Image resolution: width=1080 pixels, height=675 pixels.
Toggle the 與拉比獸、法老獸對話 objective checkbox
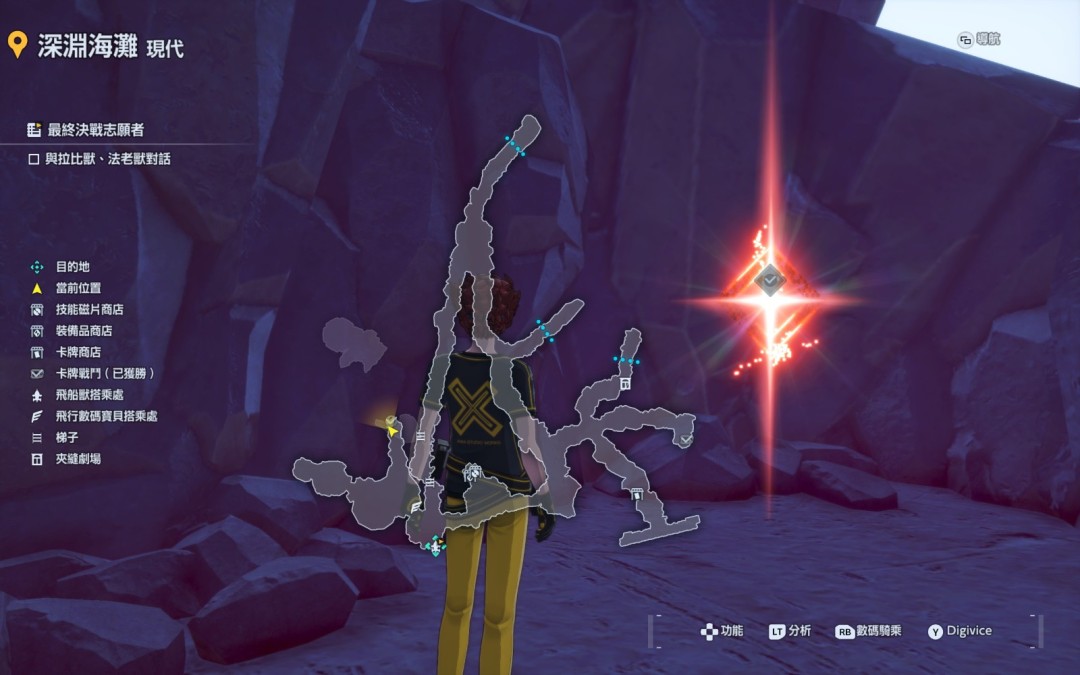click(34, 159)
